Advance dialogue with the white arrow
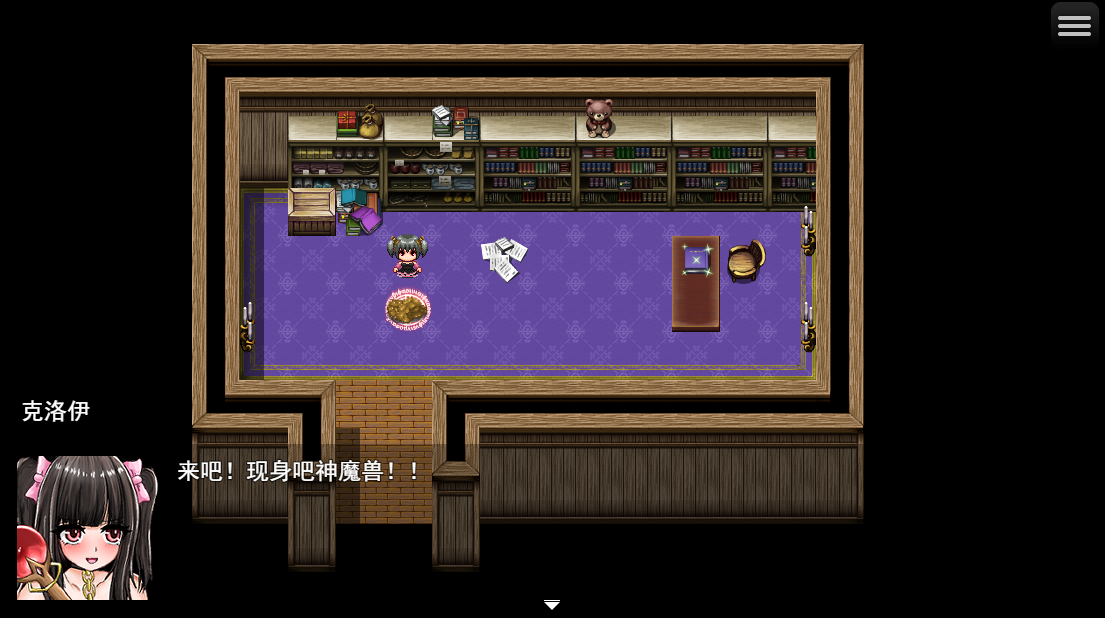The height and width of the screenshot is (618, 1105). (552, 605)
